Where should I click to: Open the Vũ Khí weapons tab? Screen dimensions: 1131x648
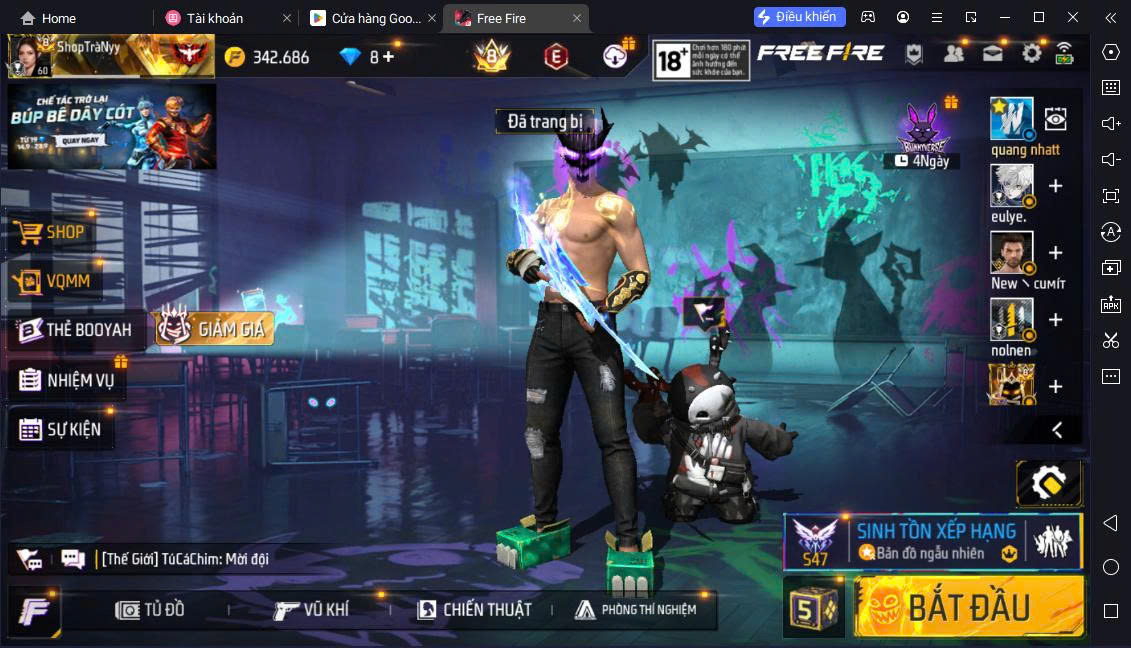[313, 609]
